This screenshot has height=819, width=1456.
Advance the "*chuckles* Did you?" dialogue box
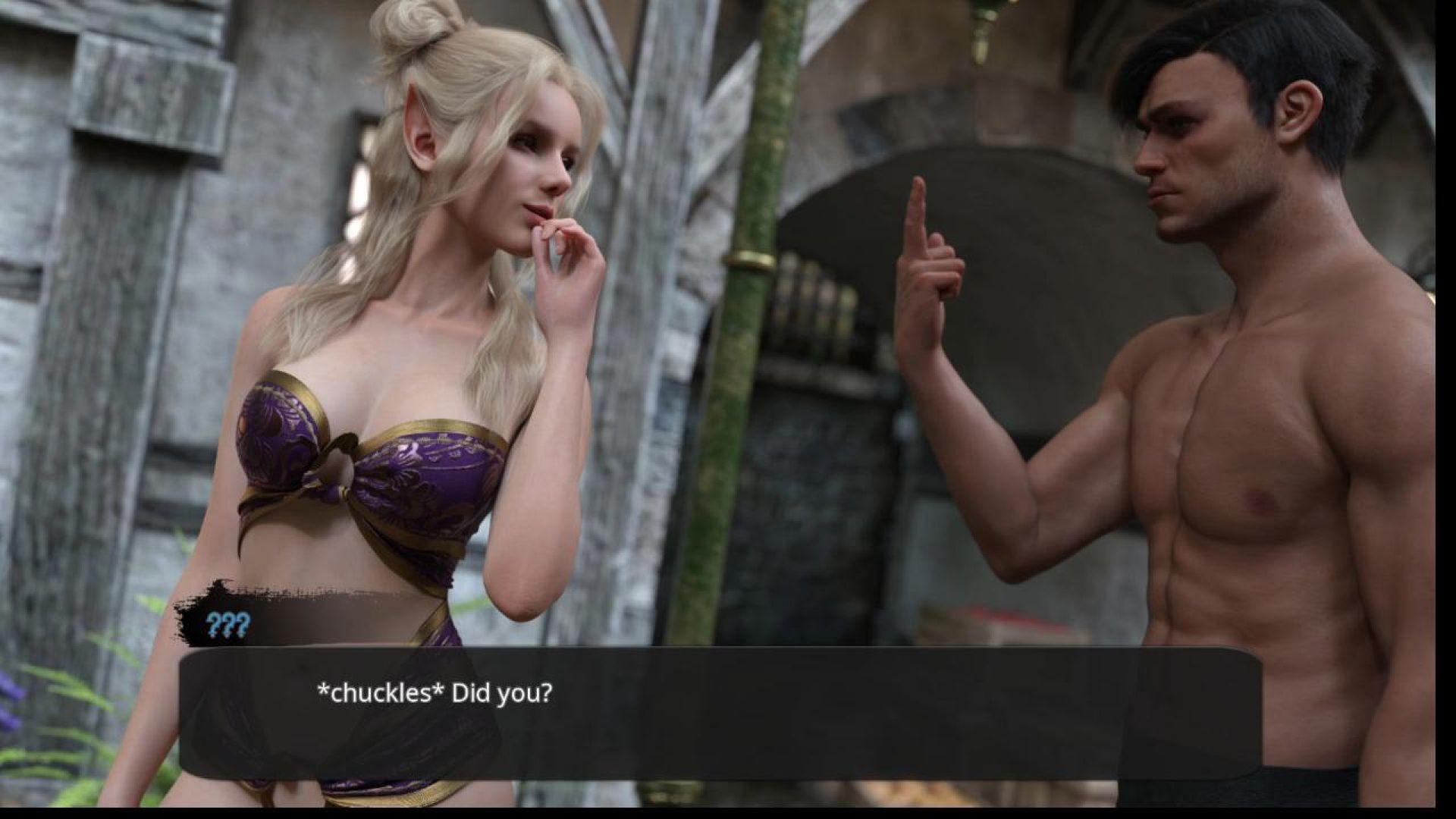(720, 711)
